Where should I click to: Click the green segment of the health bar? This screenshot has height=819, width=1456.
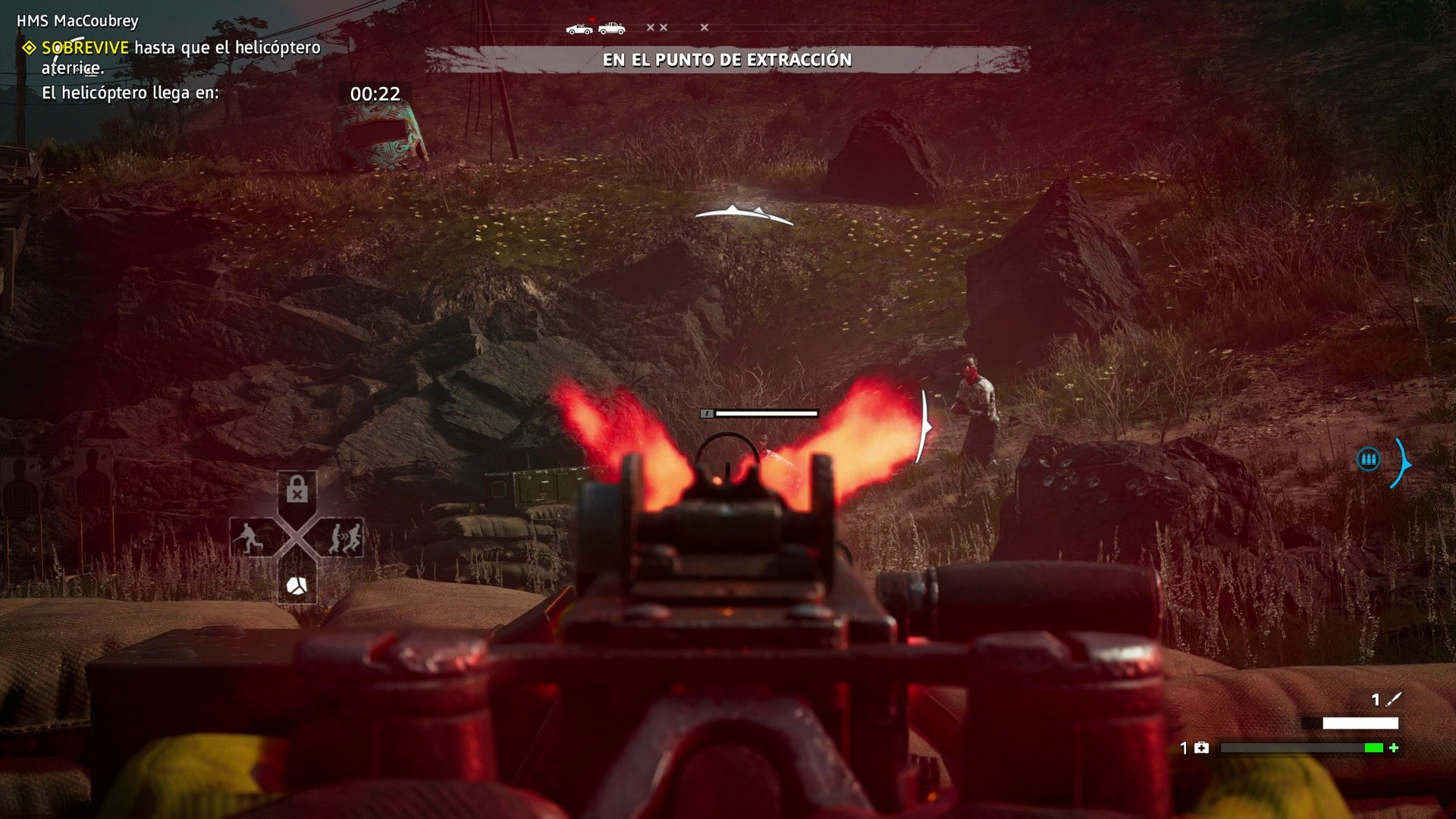[x=1374, y=748]
